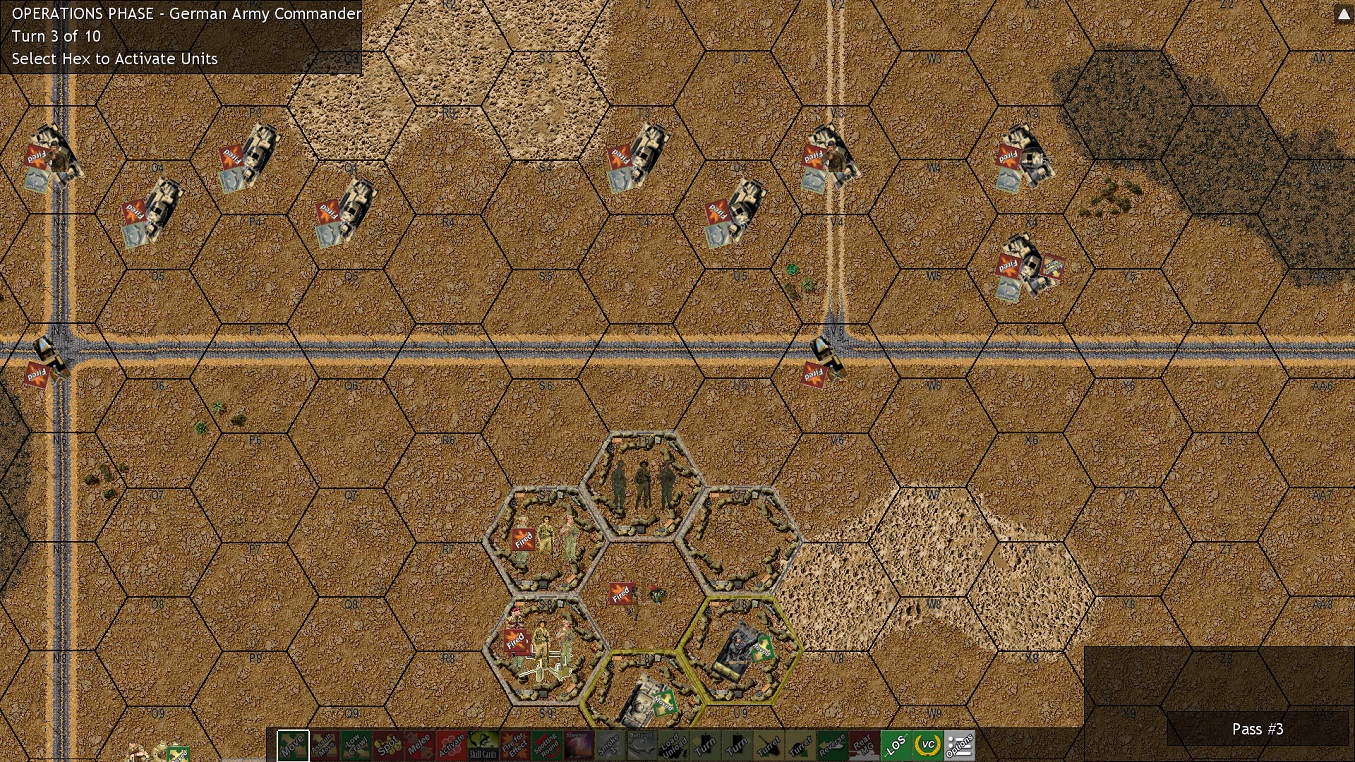Image resolution: width=1355 pixels, height=762 pixels.
Task: Fire the Rear MG icon
Action: pos(864,746)
